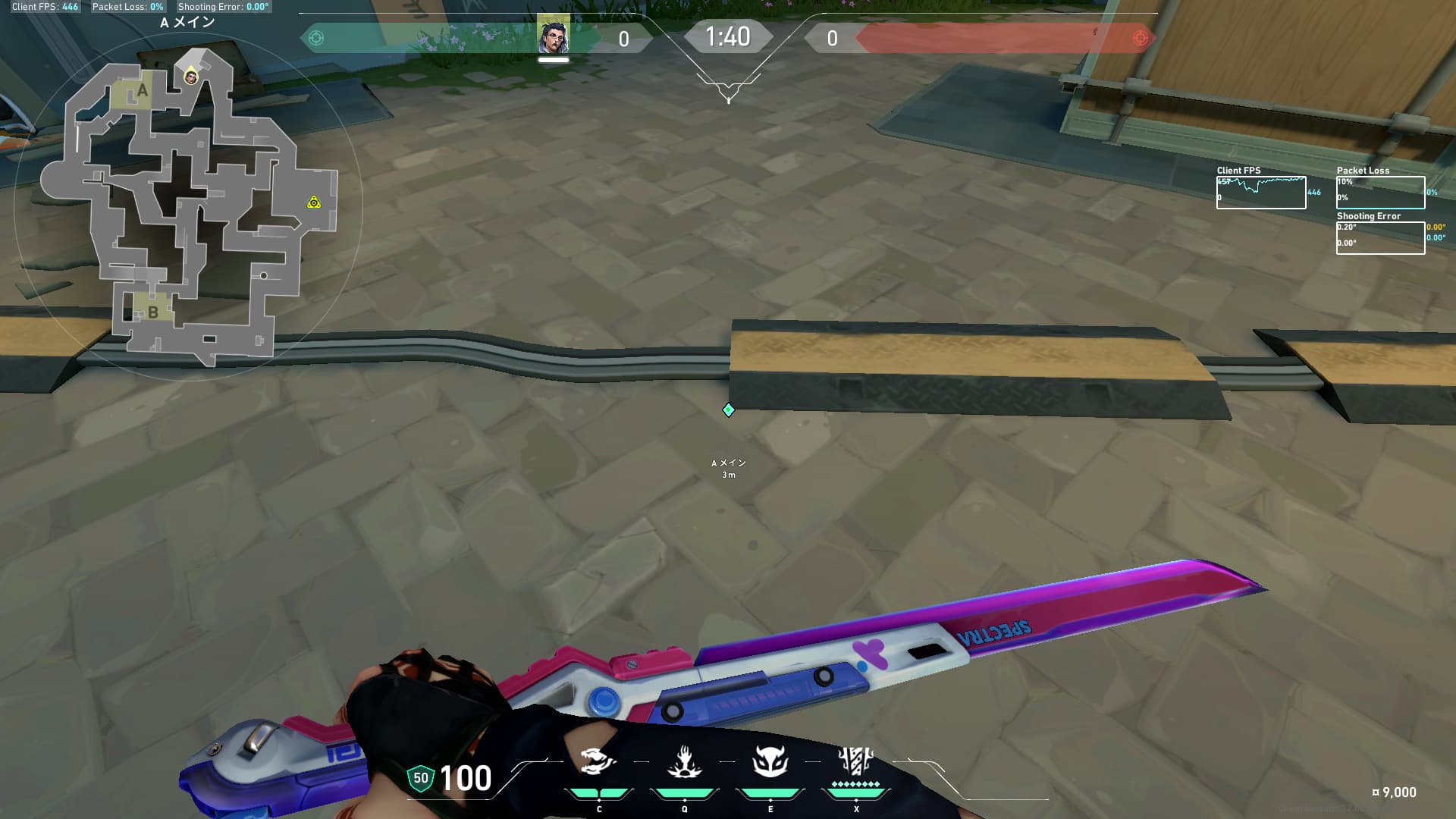
Task: Select the B site on the minimap
Action: click(x=152, y=312)
